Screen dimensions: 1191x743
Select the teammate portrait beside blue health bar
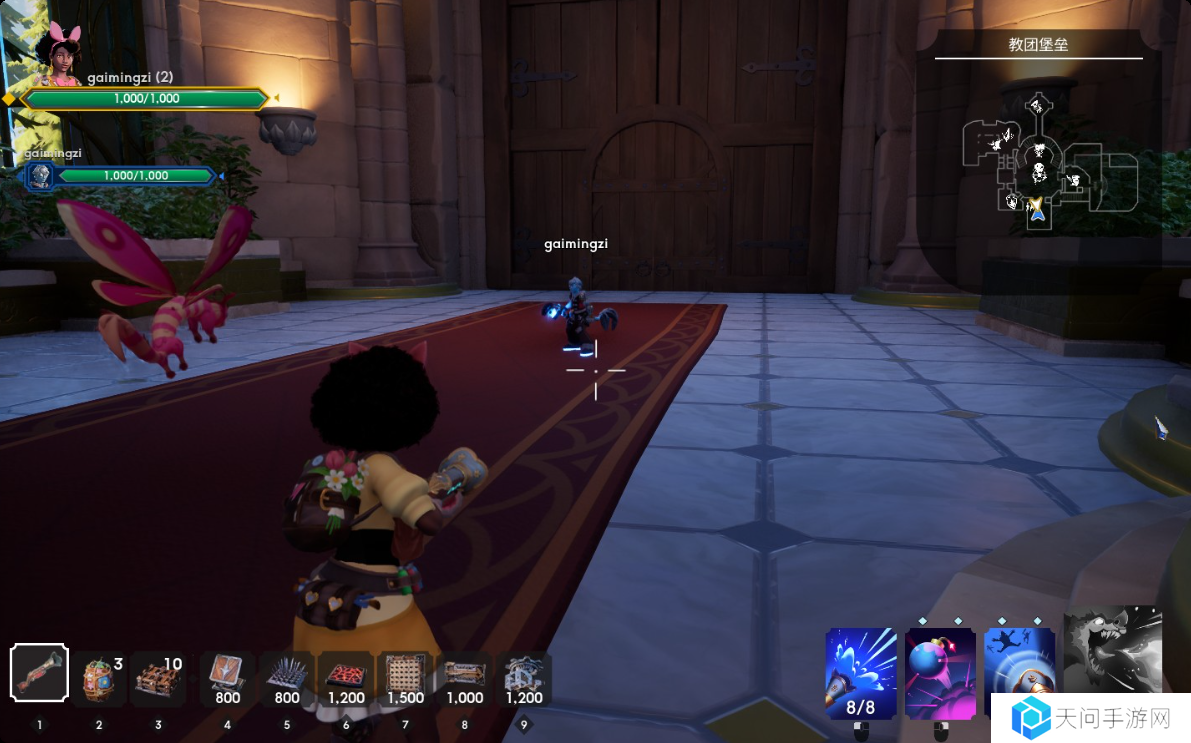pos(40,177)
